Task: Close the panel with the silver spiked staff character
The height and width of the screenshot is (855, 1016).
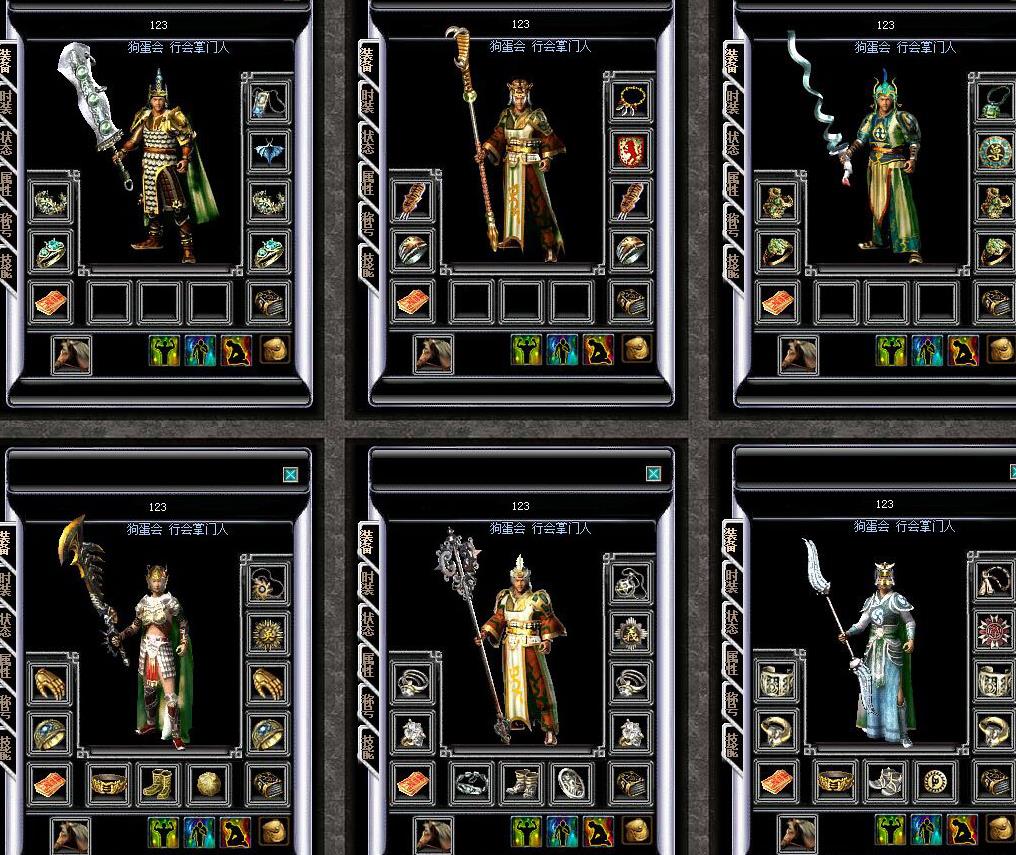Action: (653, 474)
